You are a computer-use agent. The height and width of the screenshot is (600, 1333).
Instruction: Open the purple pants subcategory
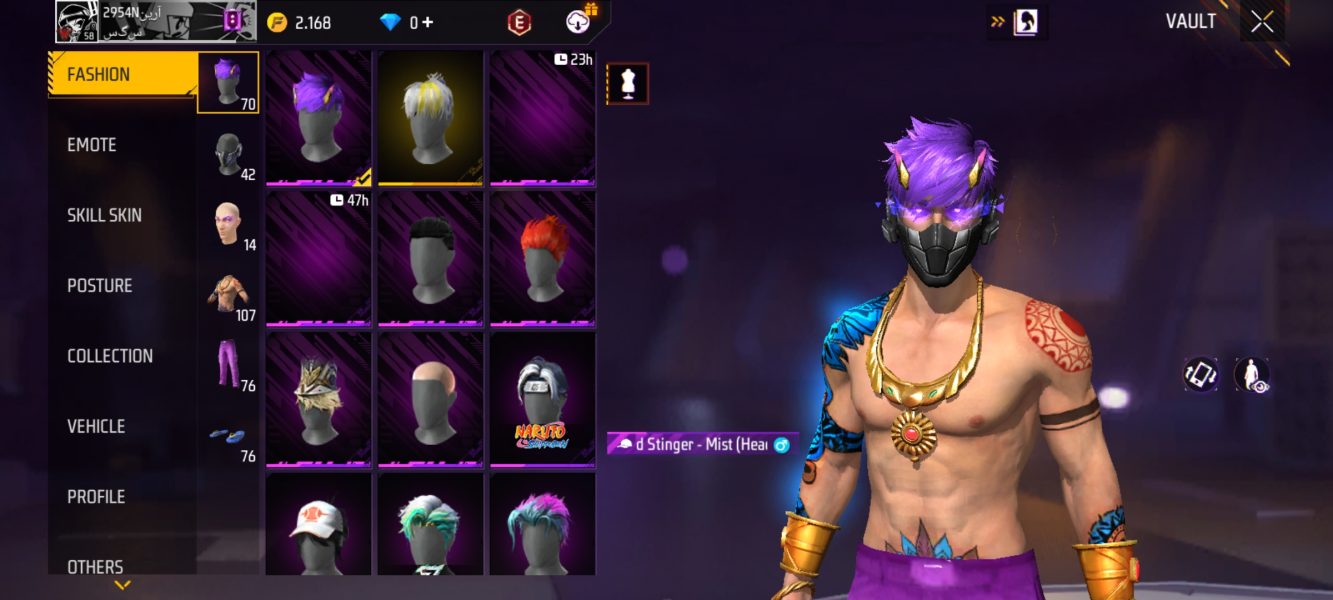(229, 364)
